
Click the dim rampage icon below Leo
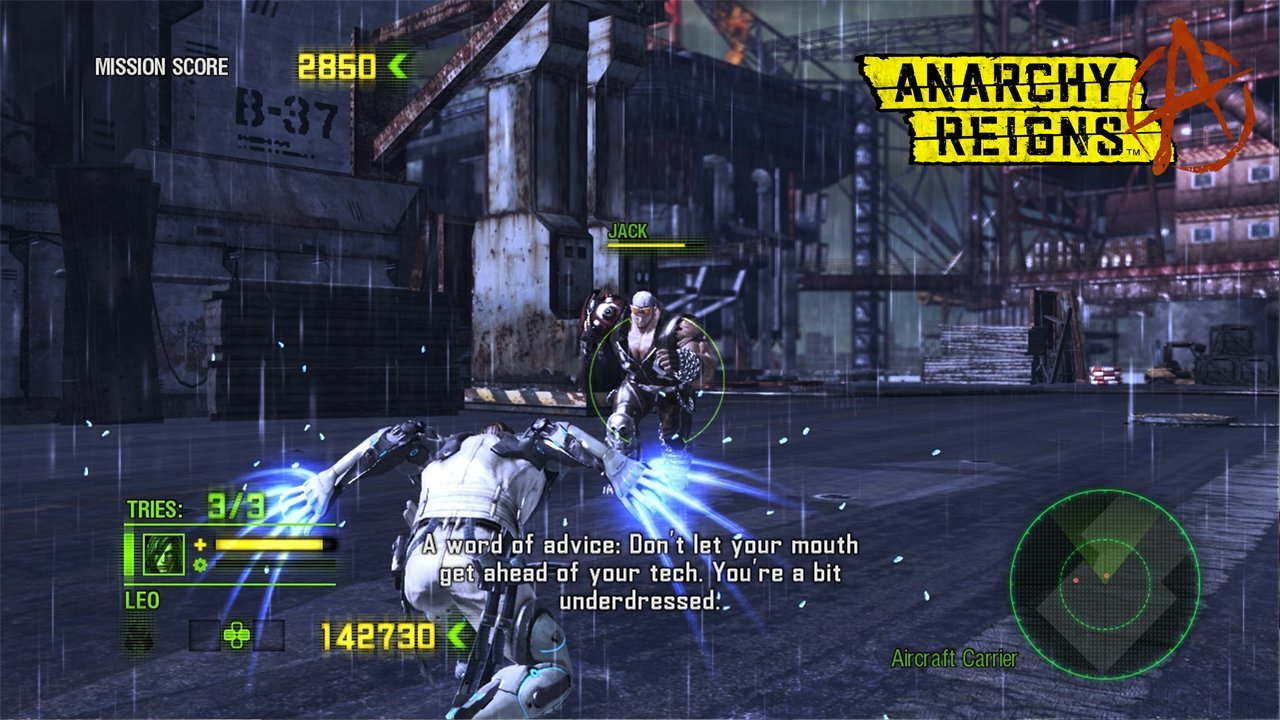coord(139,637)
